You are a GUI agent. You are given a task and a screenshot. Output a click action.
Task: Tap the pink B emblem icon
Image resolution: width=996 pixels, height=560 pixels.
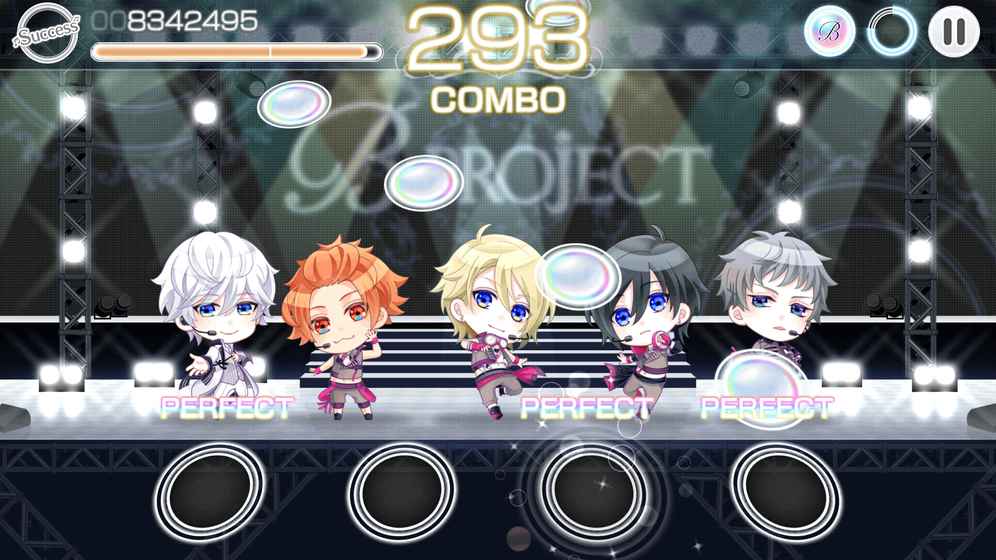click(x=829, y=32)
